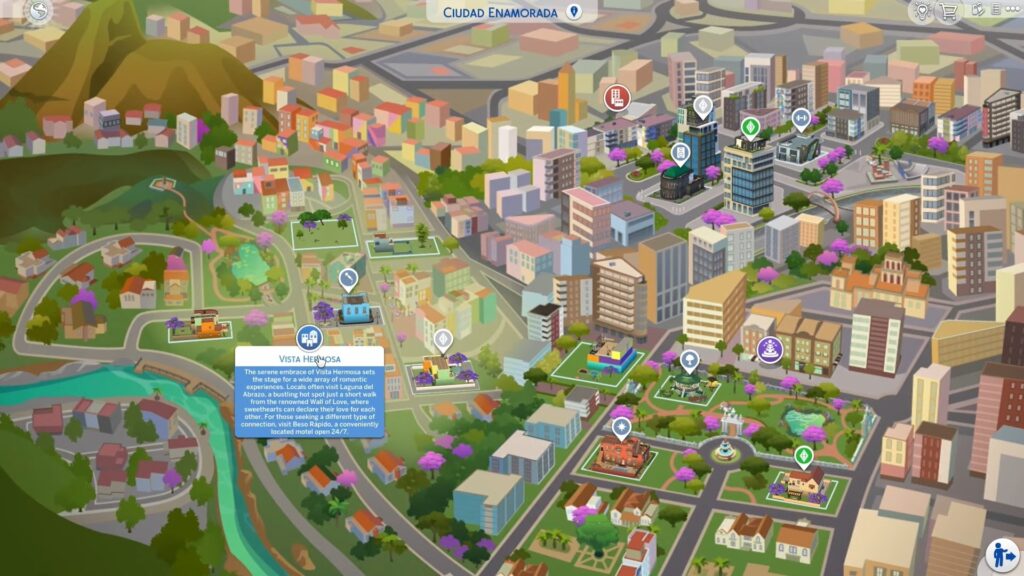
Task: Choose the green plumbob lot on the tower
Action: pyautogui.click(x=750, y=128)
